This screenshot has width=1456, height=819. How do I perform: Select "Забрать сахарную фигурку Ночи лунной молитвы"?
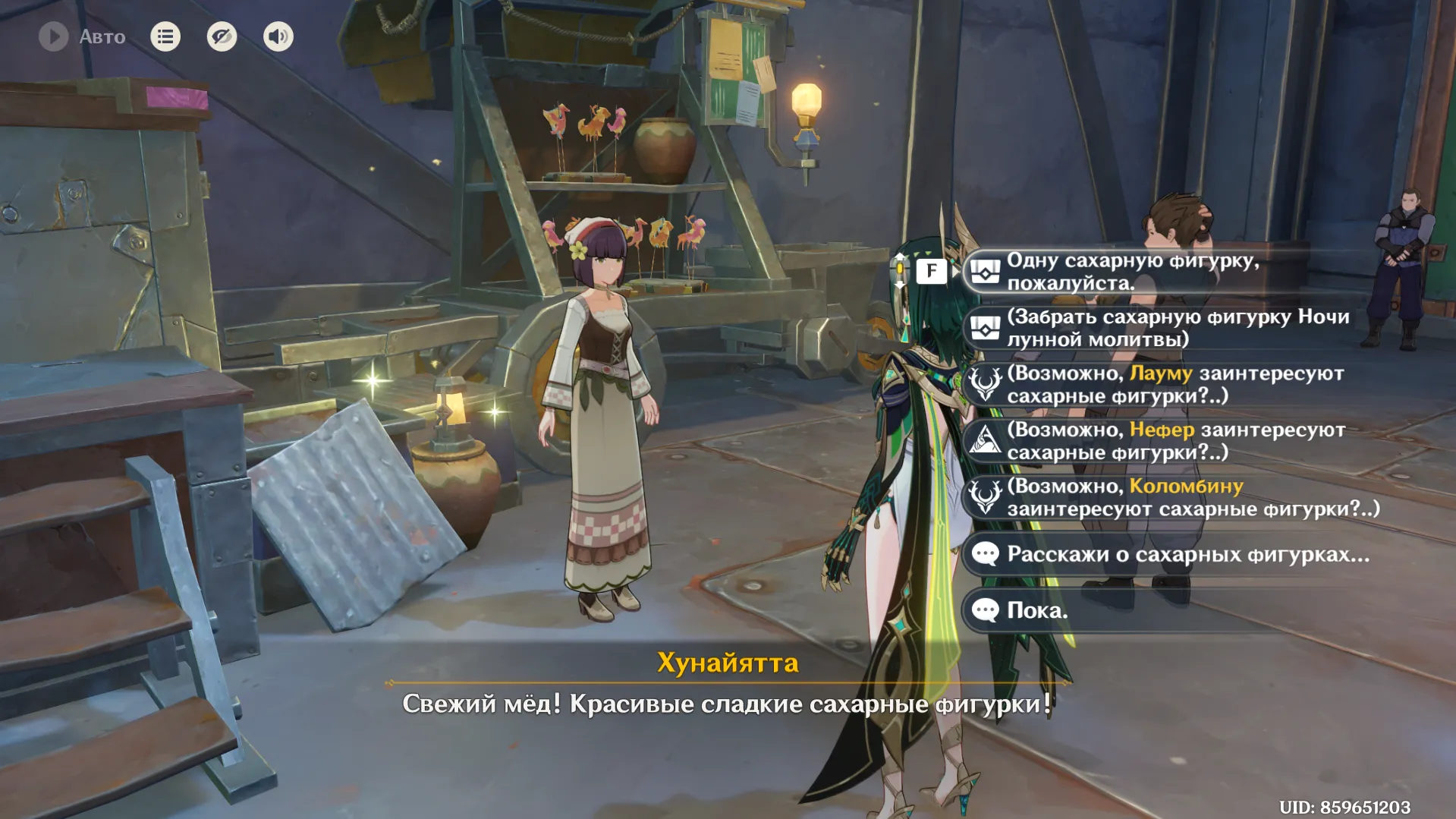pyautogui.click(x=1176, y=328)
